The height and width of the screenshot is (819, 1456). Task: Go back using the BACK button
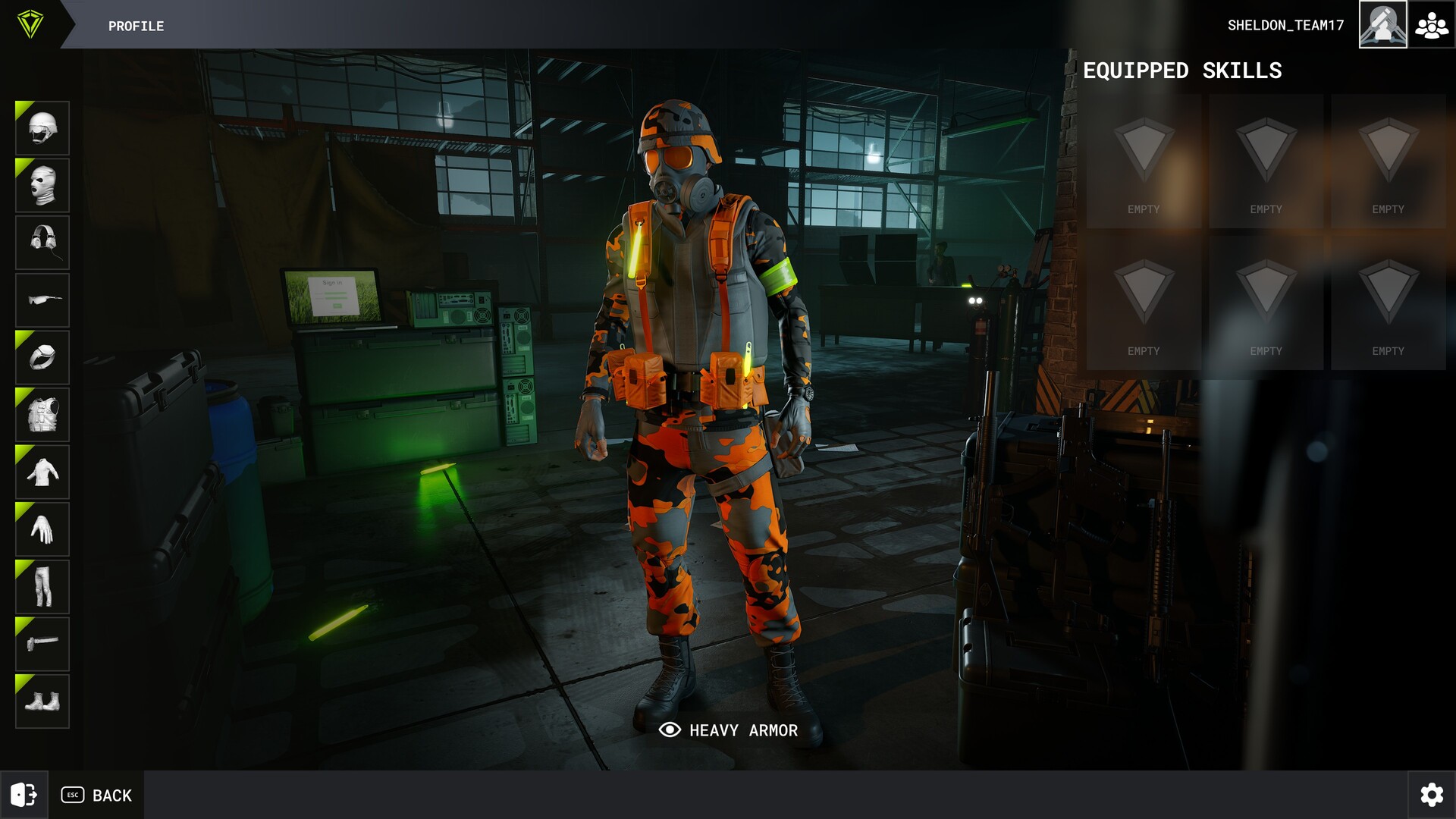(97, 795)
